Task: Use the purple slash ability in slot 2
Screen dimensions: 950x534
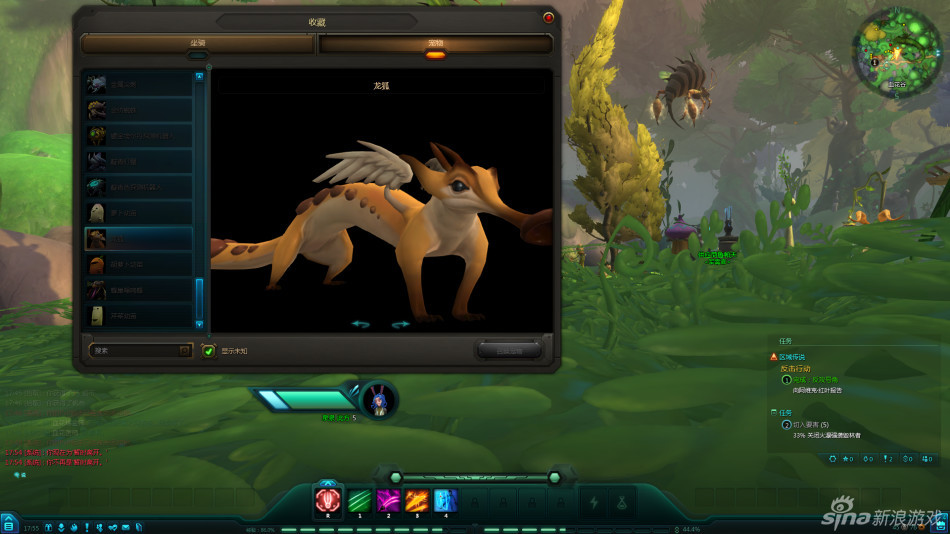Action: (x=388, y=499)
